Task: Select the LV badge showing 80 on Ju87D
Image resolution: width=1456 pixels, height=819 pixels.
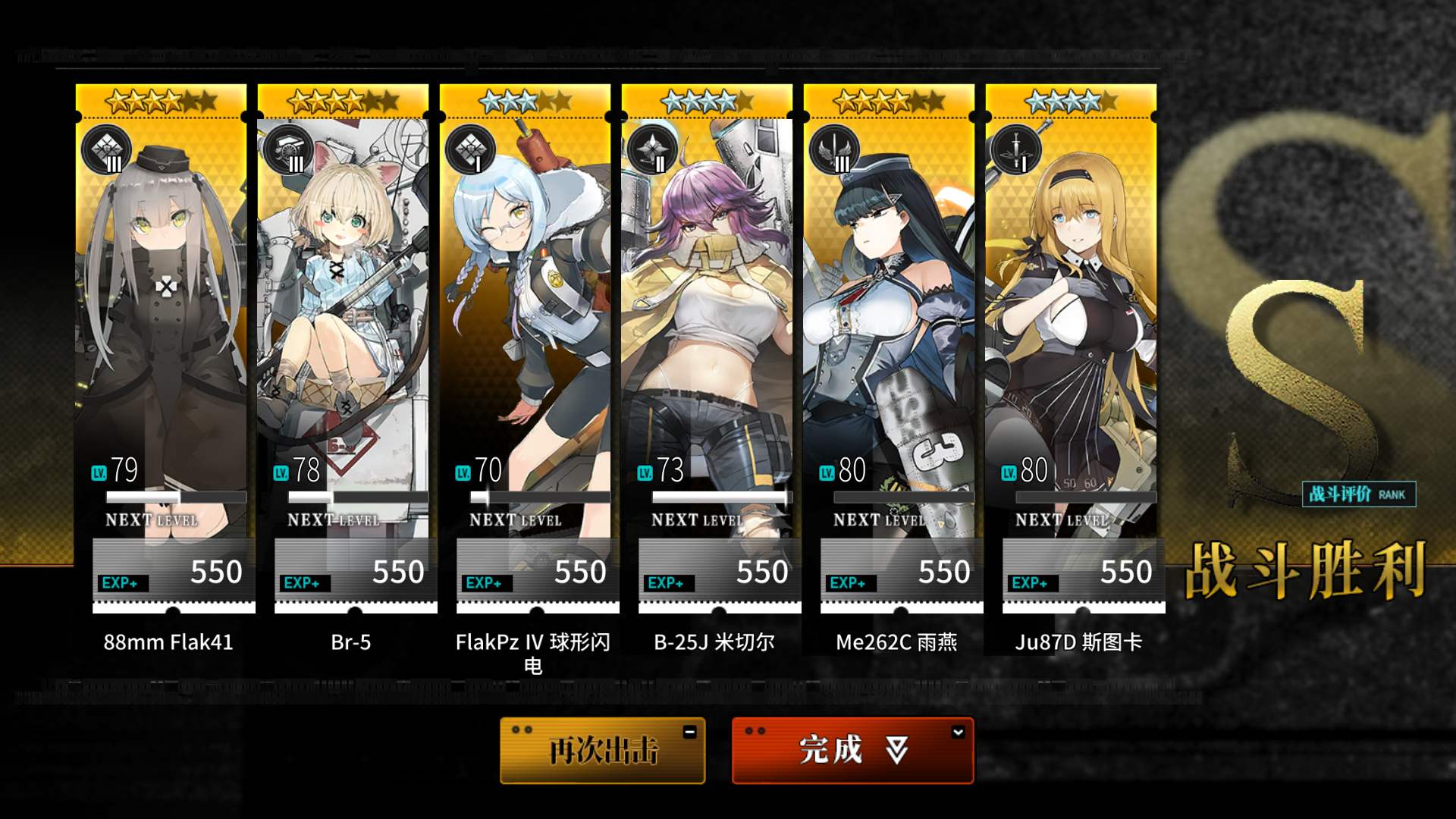Action: point(1011,471)
